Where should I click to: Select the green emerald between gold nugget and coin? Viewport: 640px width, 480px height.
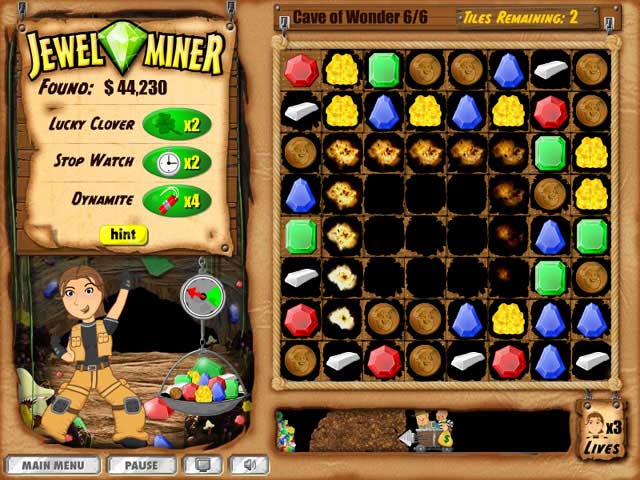(x=384, y=70)
